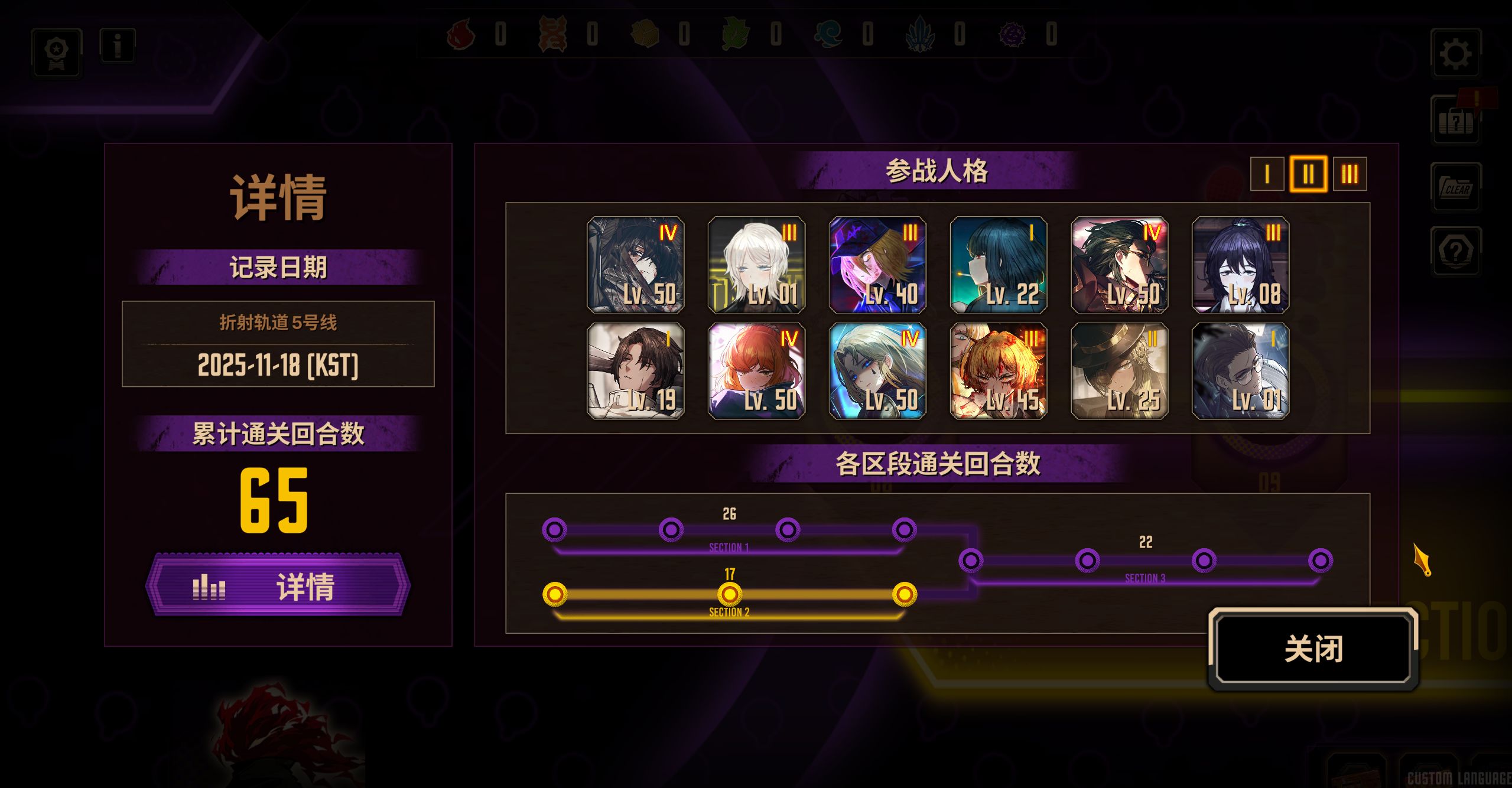Screen dimensions: 1512x788
Task: Click the info icon at top left
Action: tap(116, 45)
